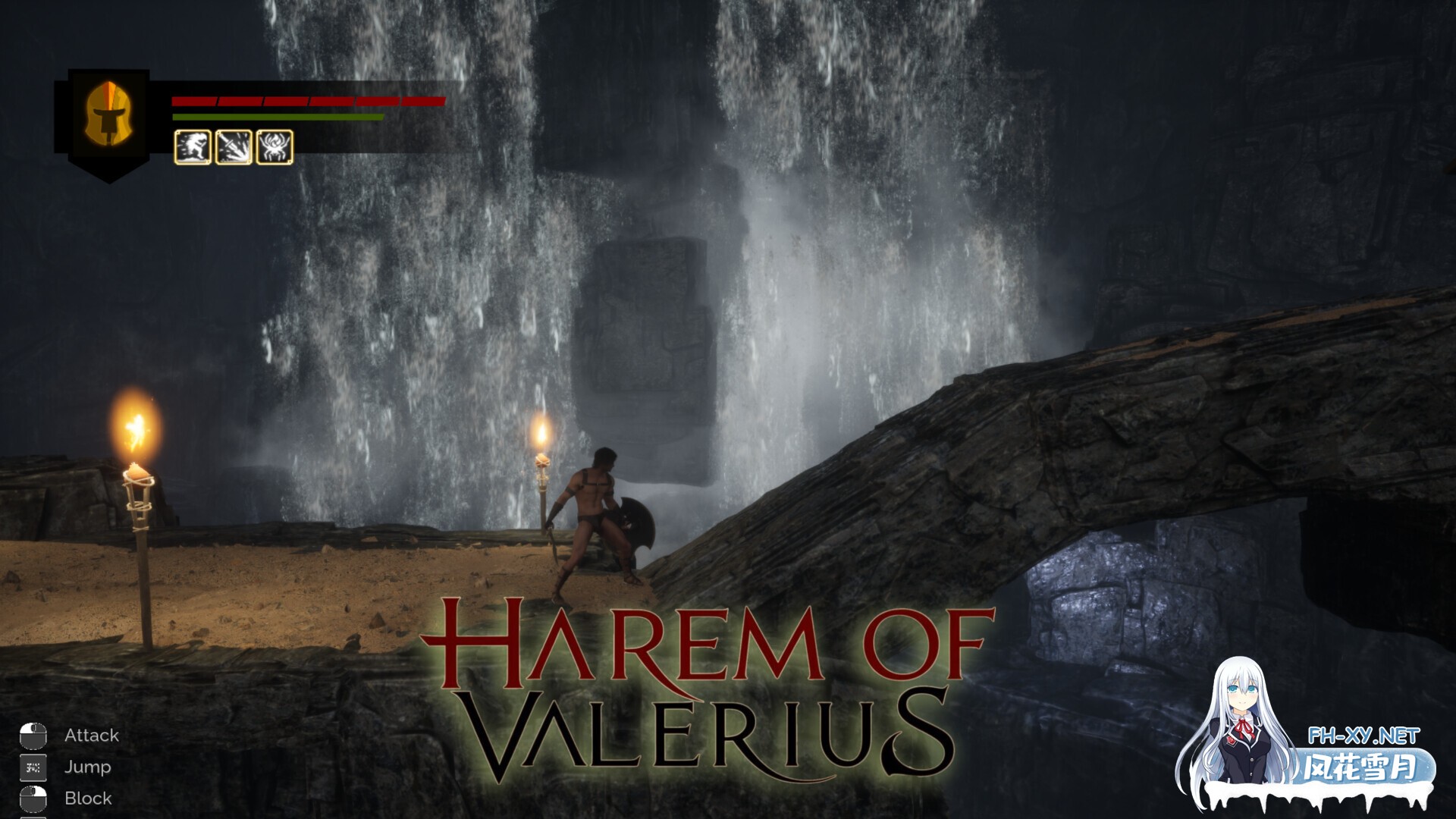The image size is (1456, 819).
Task: Click the Block label text
Action: point(87,798)
